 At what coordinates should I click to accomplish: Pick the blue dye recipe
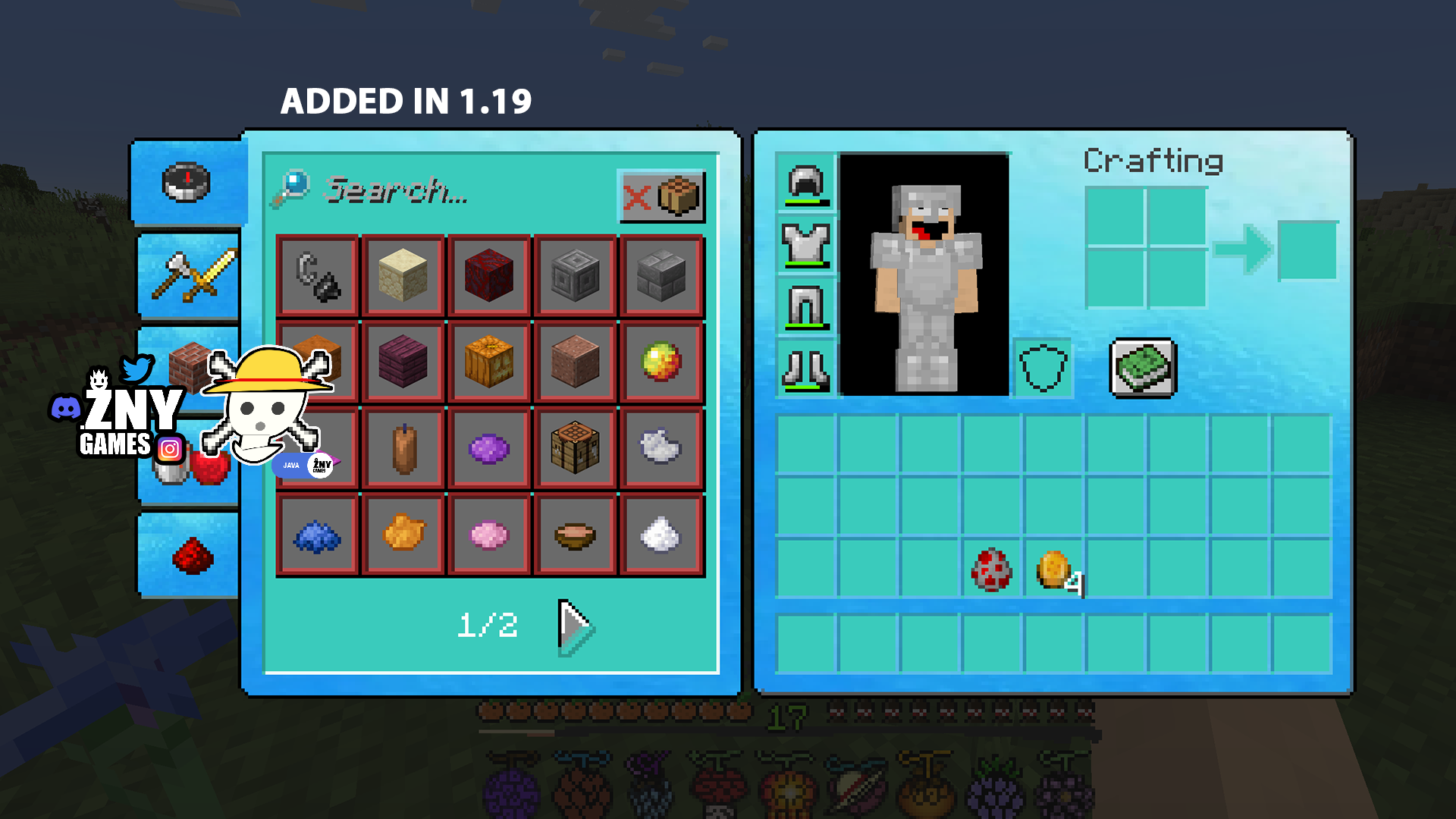tap(317, 535)
